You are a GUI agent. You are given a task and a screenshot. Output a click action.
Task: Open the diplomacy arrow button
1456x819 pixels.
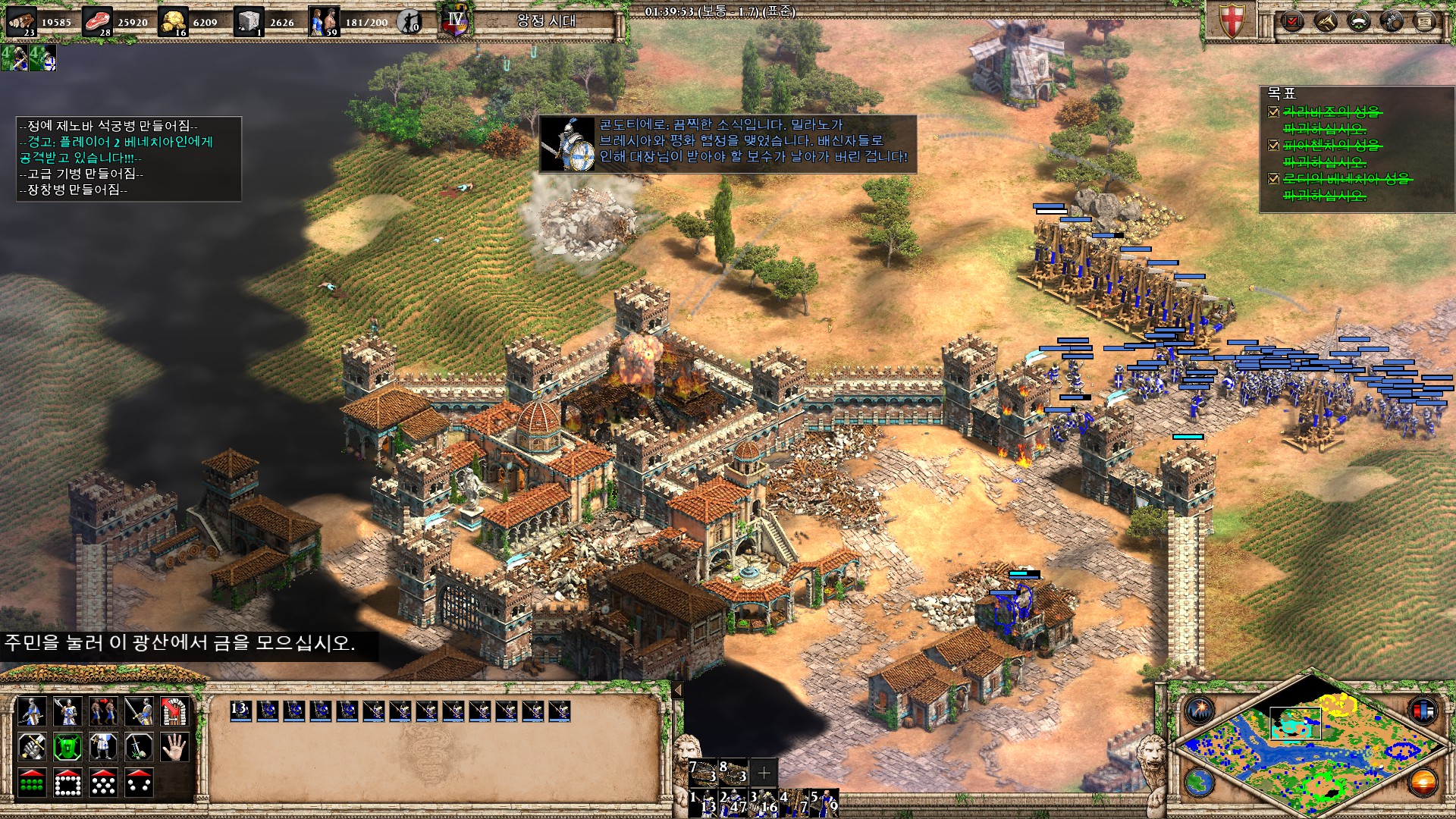coord(1326,20)
